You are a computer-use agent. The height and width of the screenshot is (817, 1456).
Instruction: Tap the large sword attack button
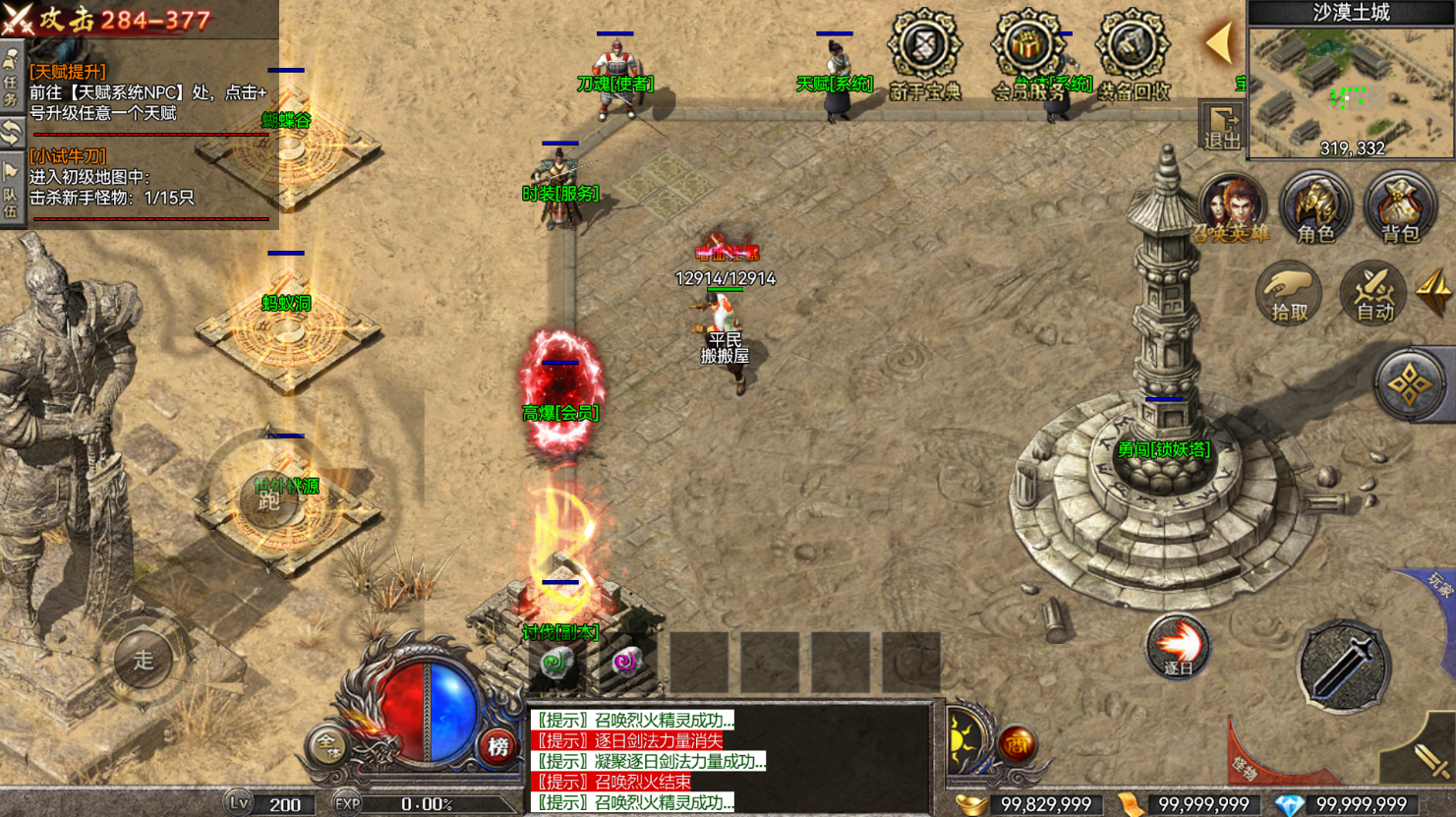[1342, 666]
